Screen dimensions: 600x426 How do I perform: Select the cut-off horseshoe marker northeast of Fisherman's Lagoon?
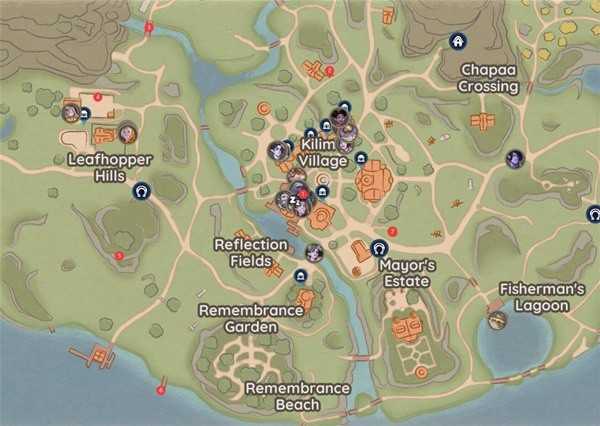click(594, 213)
